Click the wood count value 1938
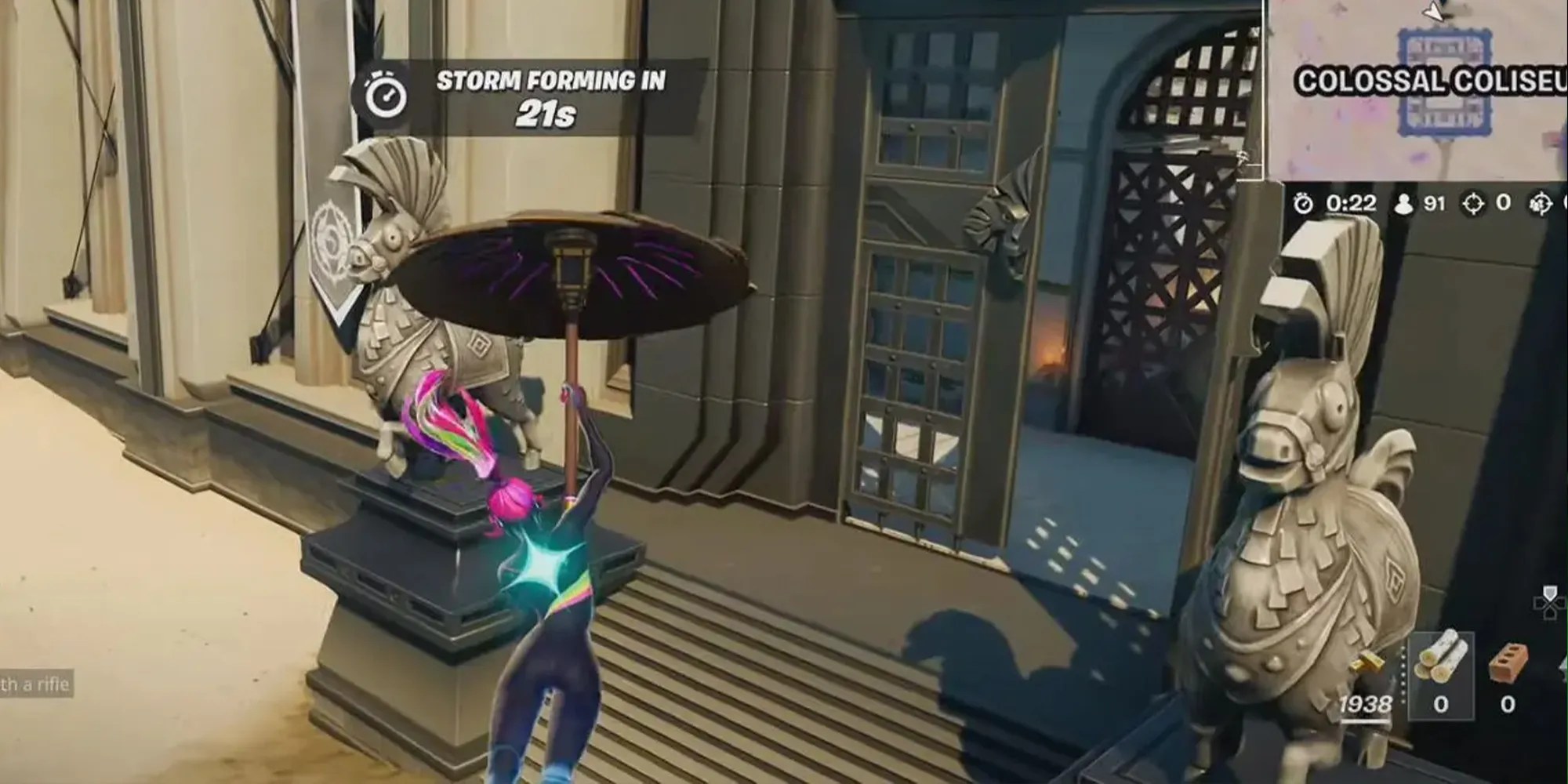 click(1364, 704)
